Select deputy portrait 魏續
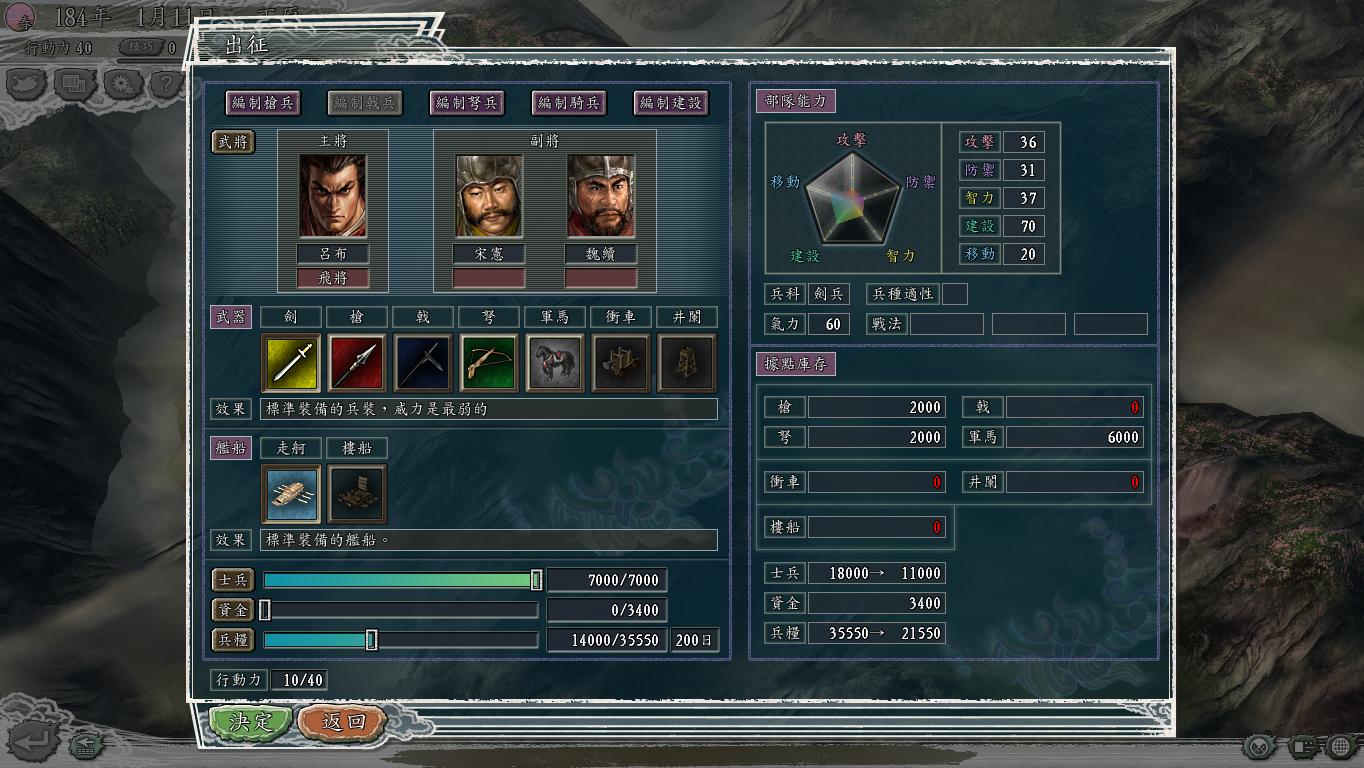 601,196
